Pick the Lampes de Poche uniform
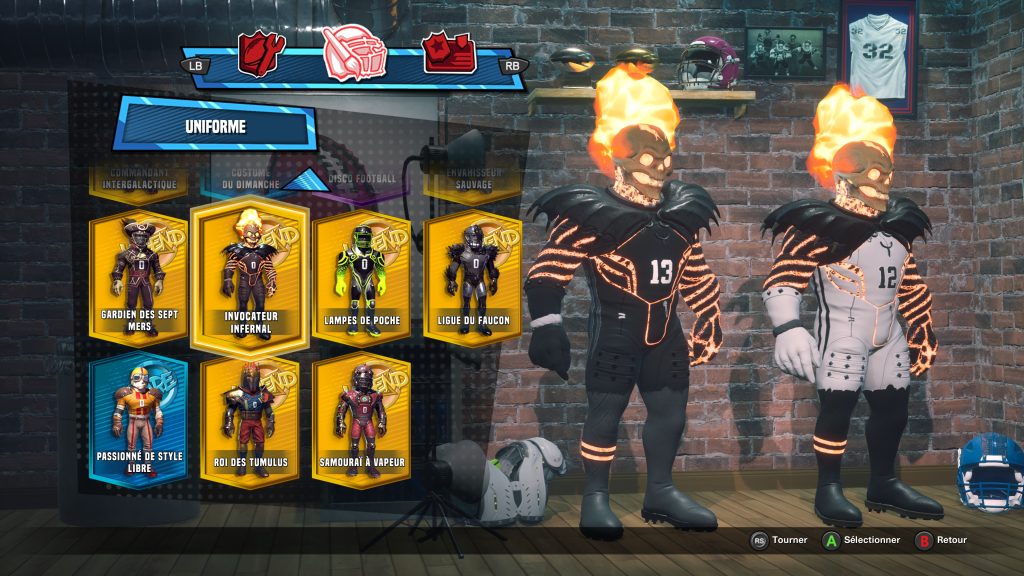Viewport: 1024px width, 576px height. pyautogui.click(x=361, y=276)
